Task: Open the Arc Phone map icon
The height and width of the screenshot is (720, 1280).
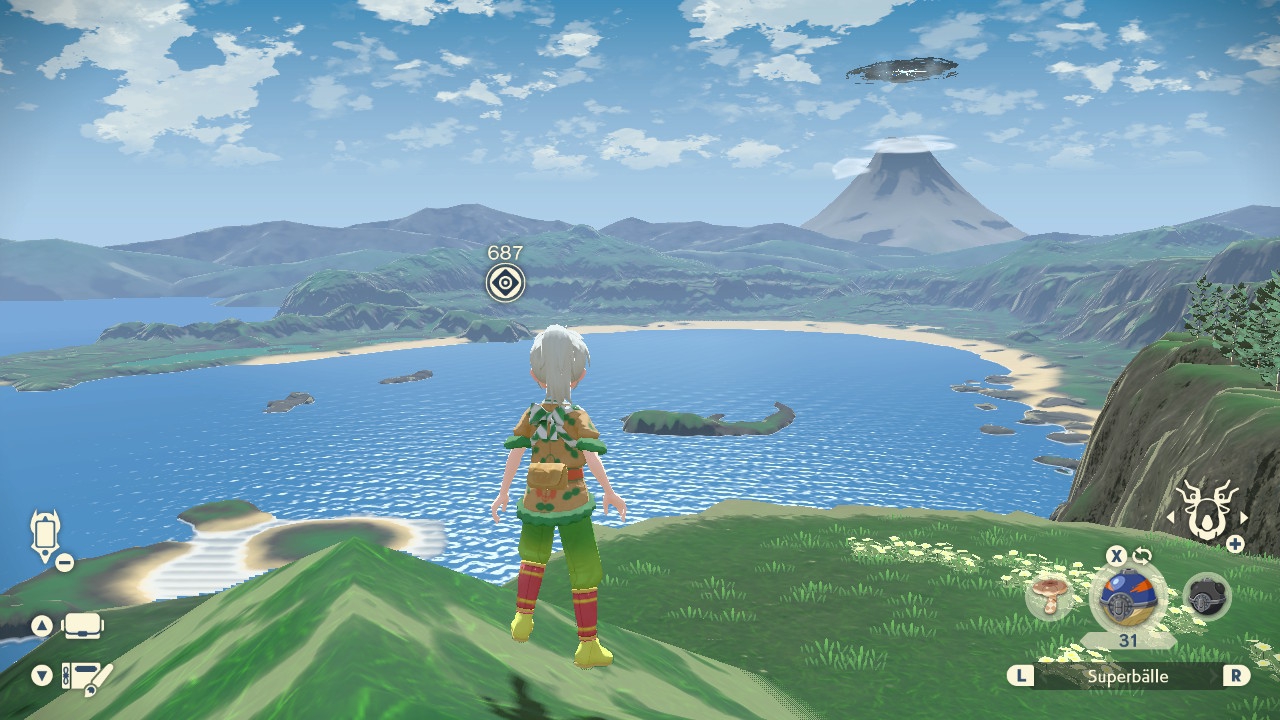Action: pyautogui.click(x=46, y=537)
